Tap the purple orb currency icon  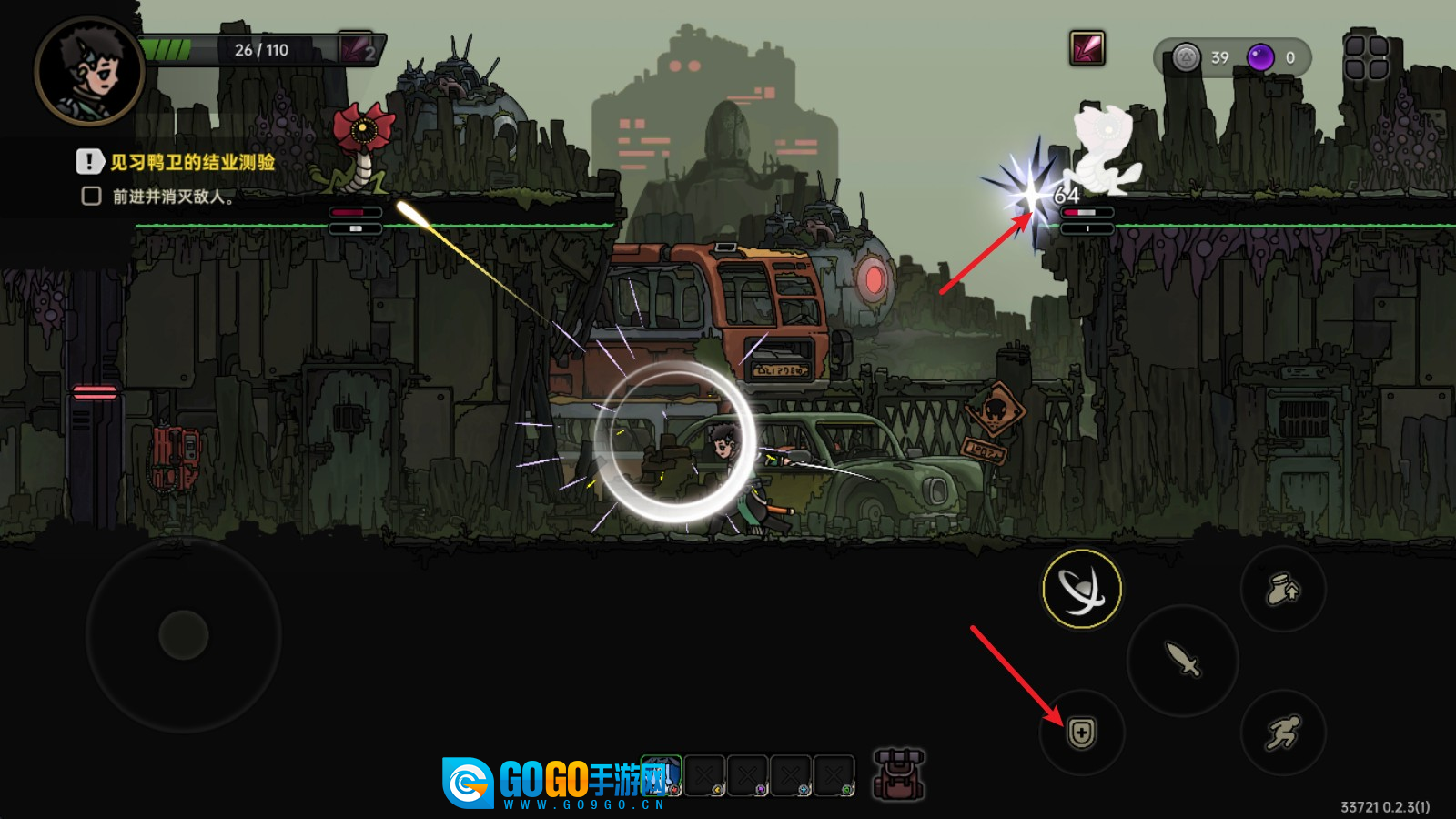1260,57
